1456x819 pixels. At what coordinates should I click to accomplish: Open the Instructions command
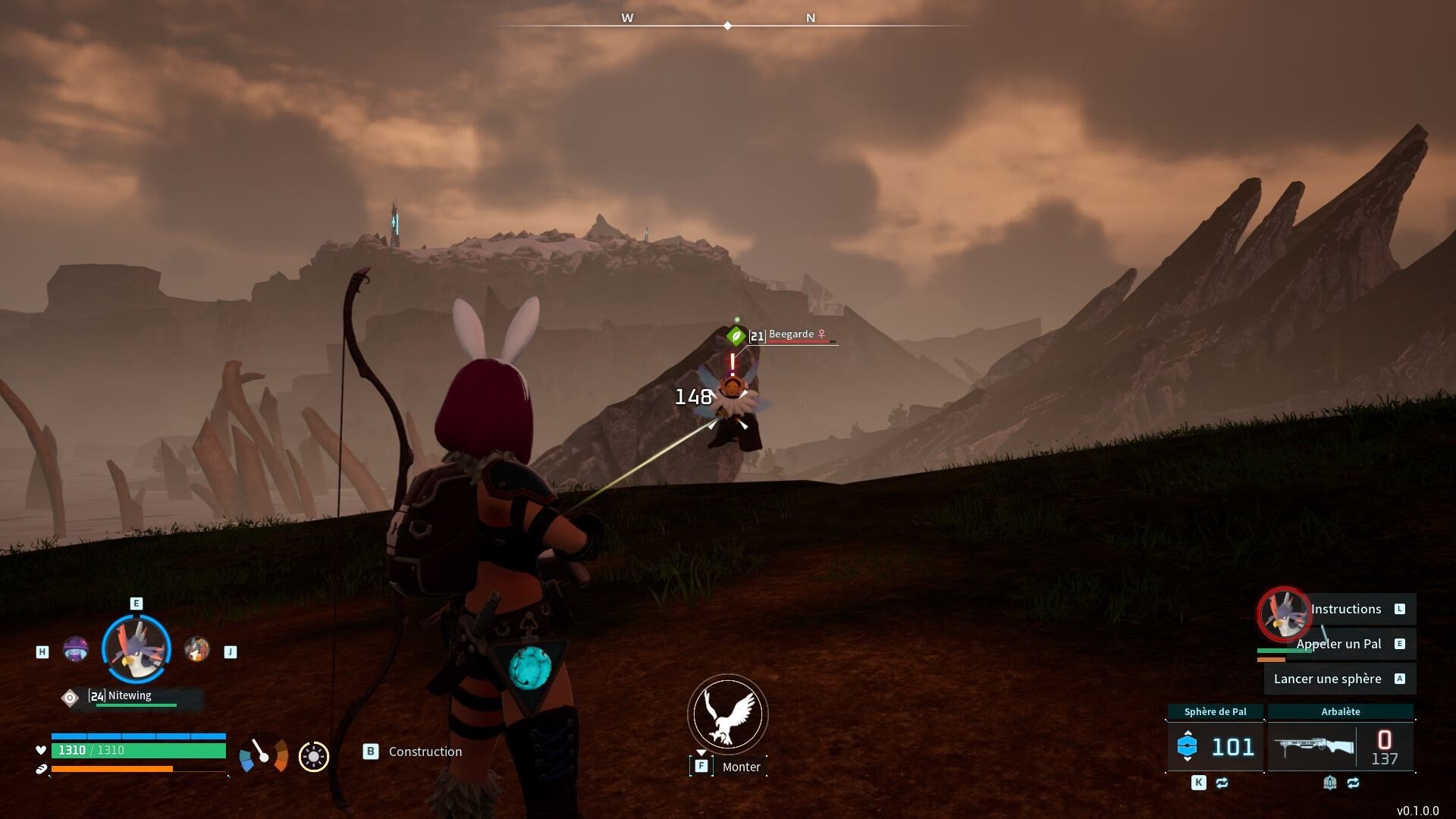pos(1347,609)
